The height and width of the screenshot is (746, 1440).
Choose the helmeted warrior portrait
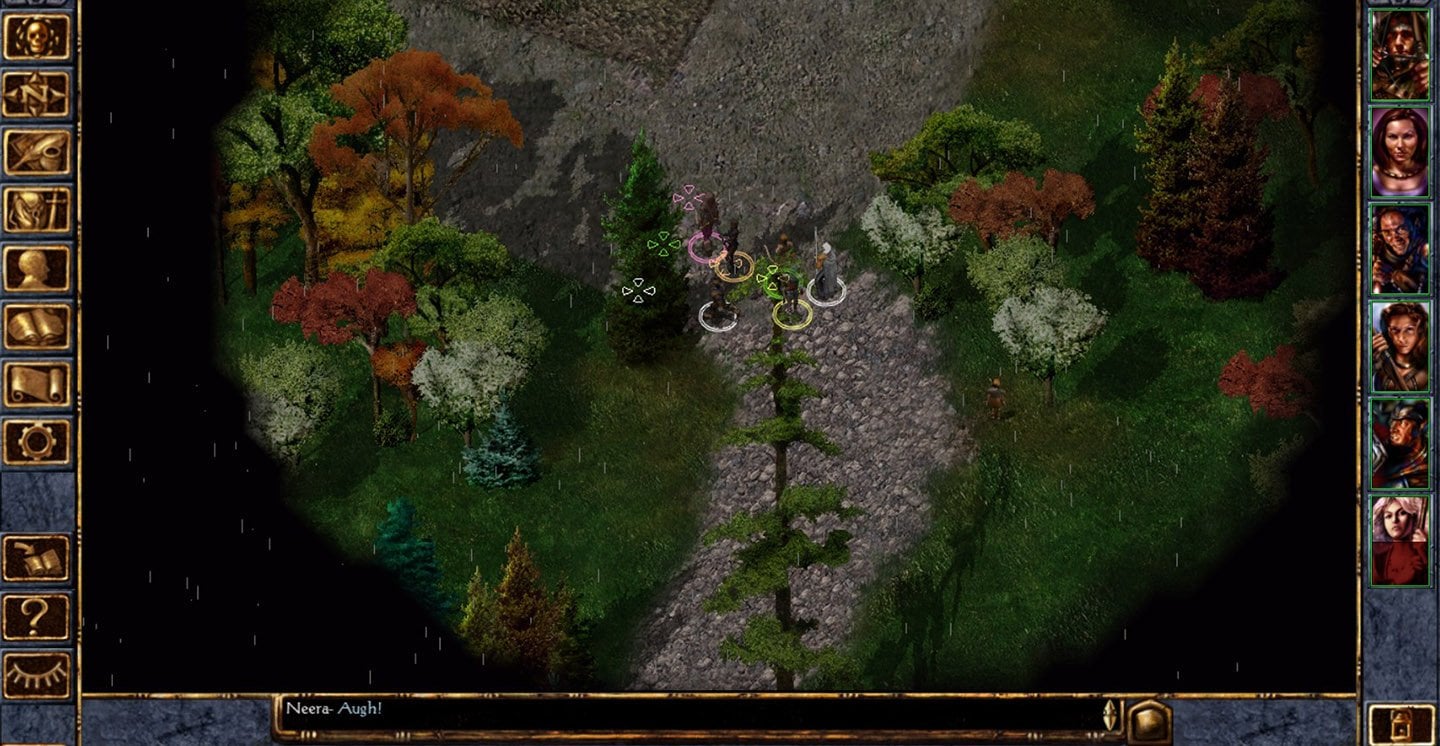pyautogui.click(x=1399, y=442)
